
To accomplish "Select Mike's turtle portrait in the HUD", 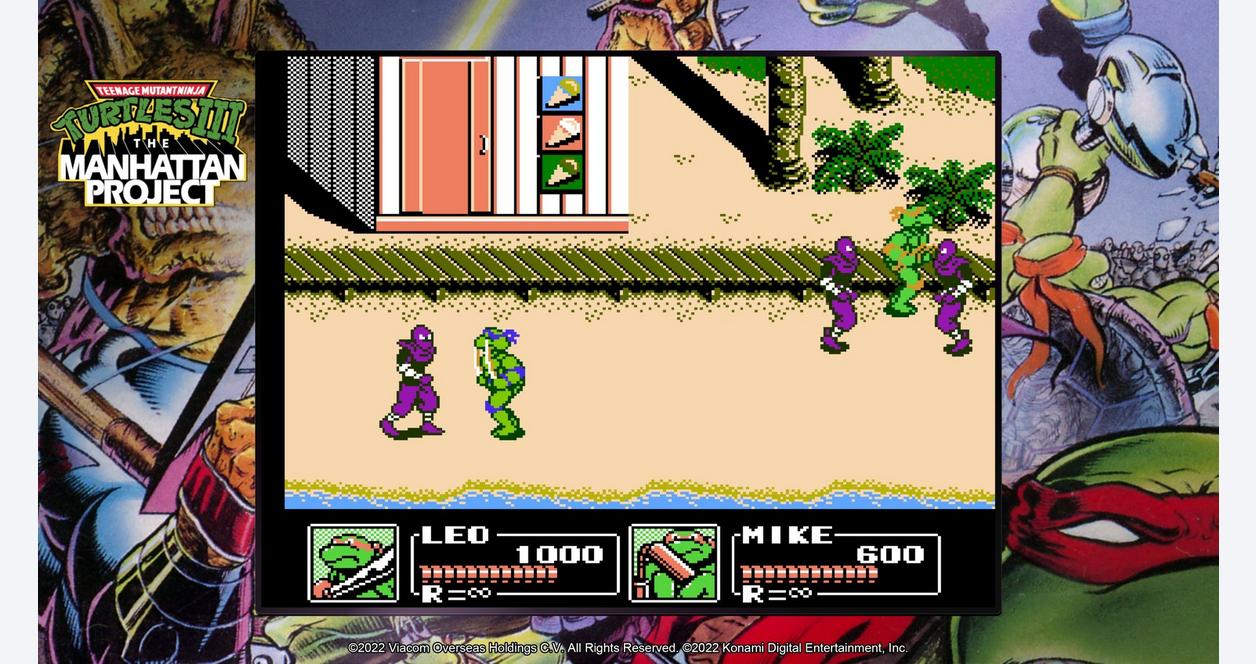I will 674,563.
